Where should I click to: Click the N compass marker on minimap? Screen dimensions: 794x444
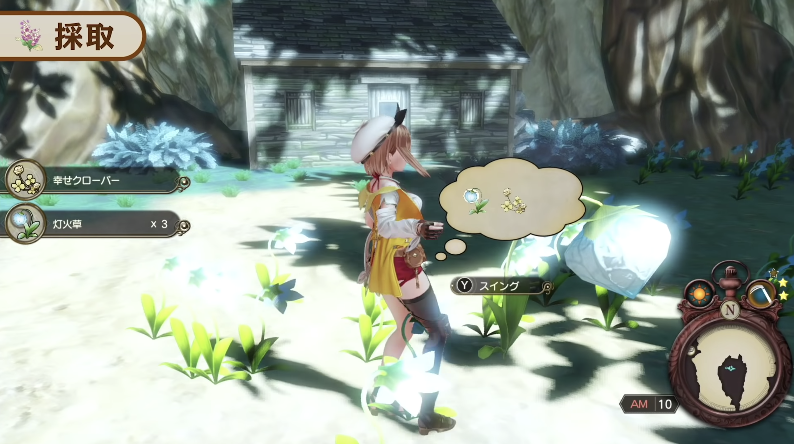pyautogui.click(x=729, y=309)
